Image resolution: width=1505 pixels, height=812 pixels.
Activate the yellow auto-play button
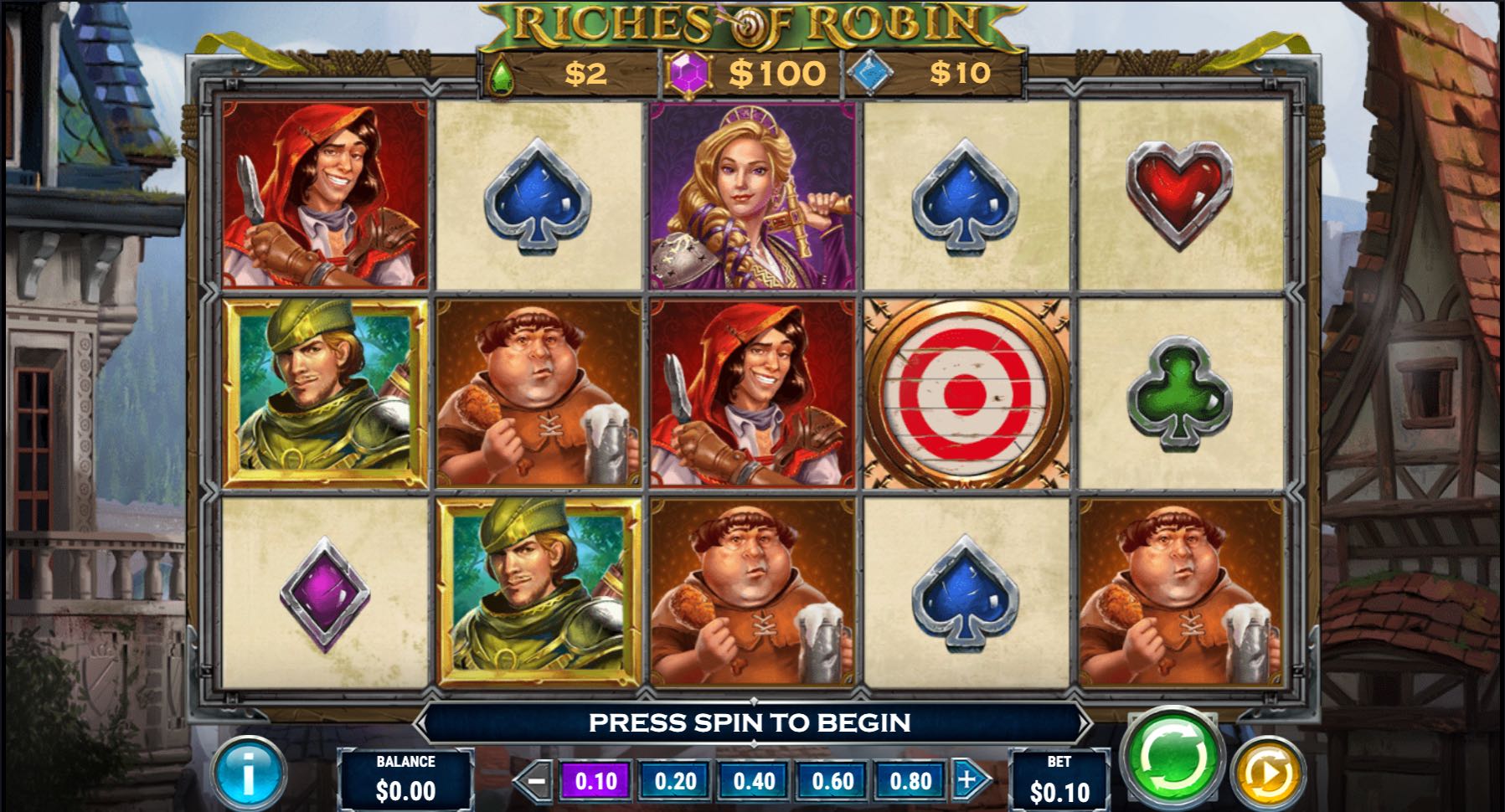[x=1267, y=773]
